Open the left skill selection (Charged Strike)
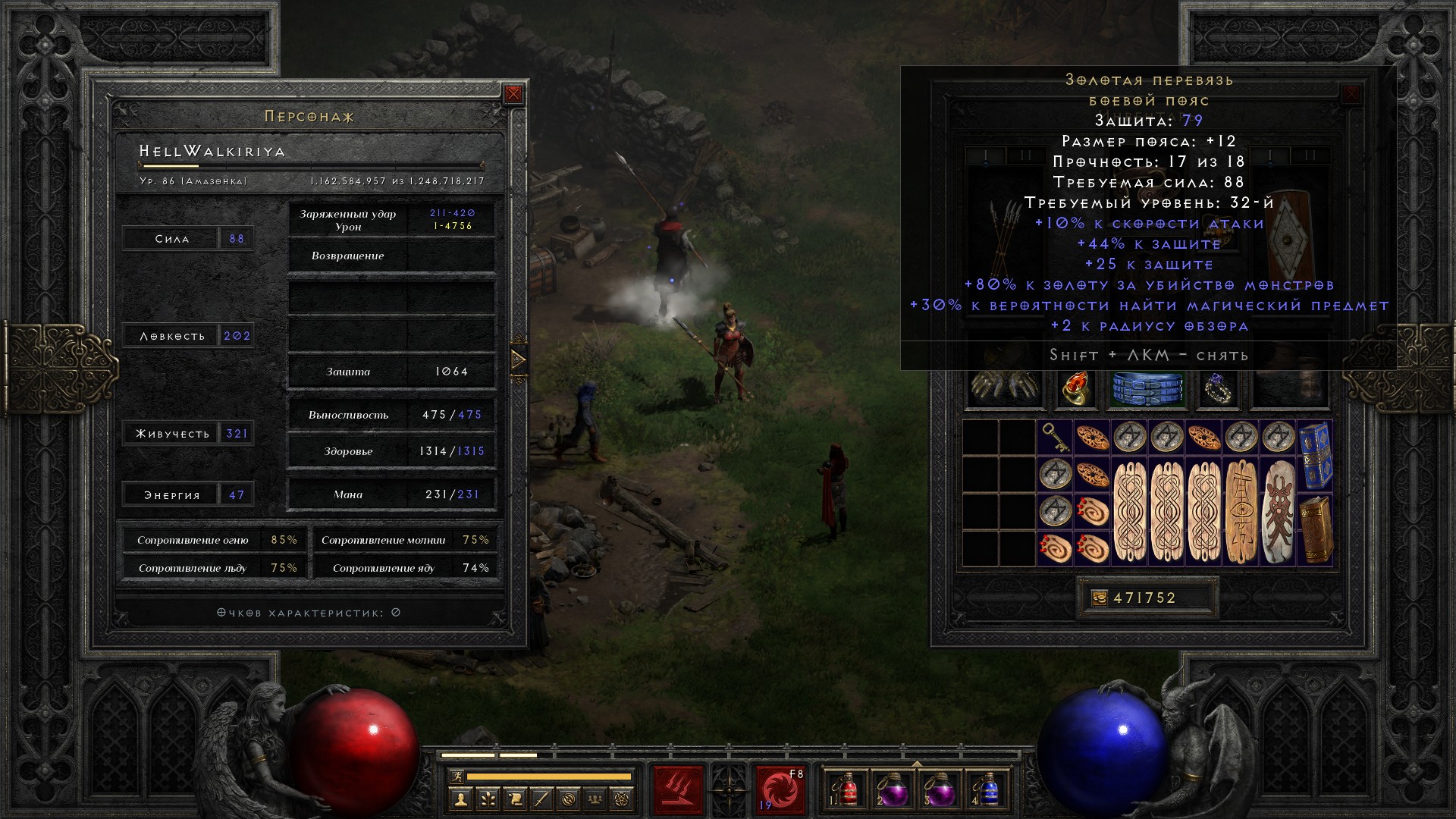1456x819 pixels. coord(678,790)
